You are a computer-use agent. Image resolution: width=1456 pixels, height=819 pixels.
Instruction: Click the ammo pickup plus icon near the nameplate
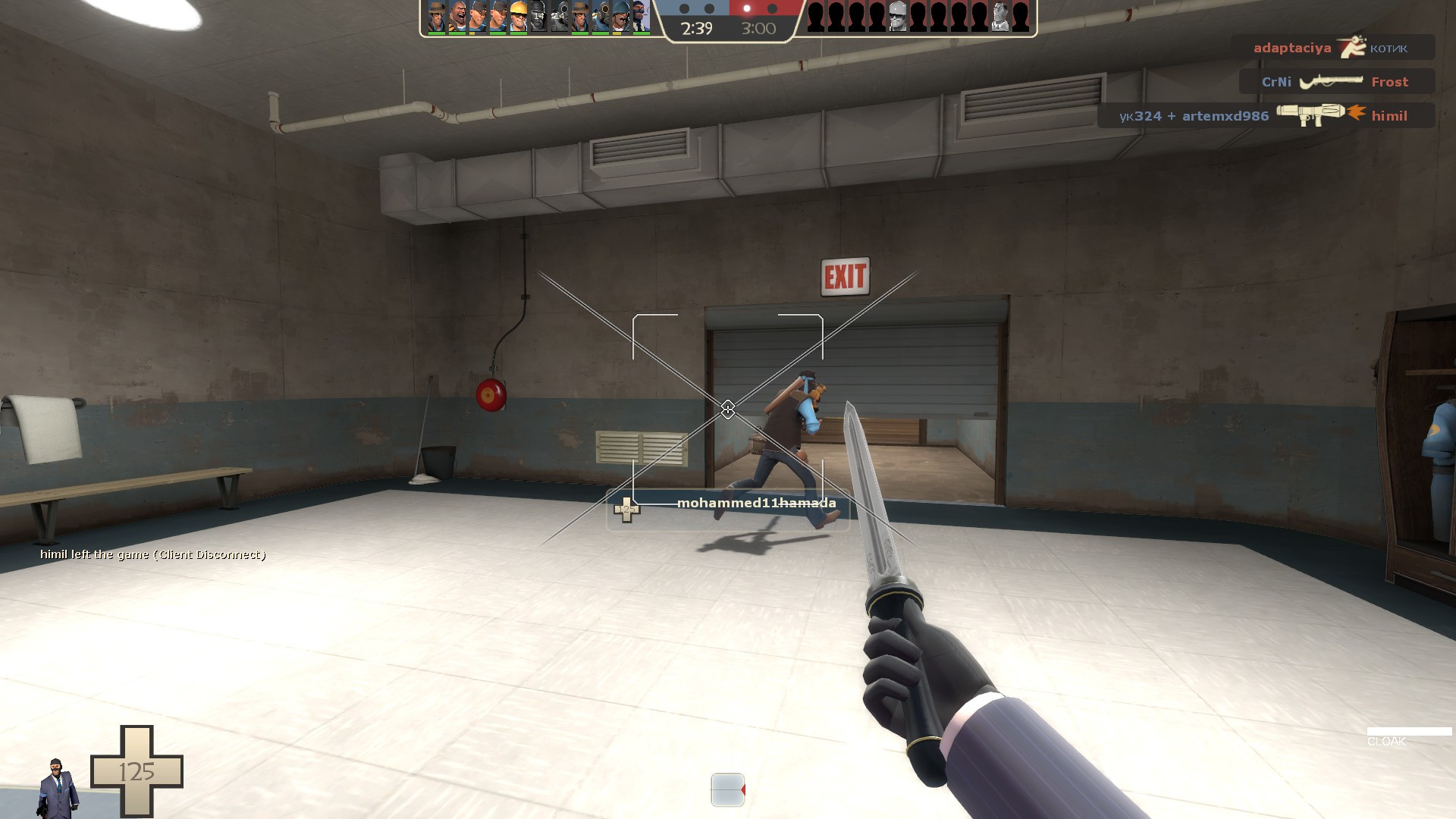click(627, 510)
